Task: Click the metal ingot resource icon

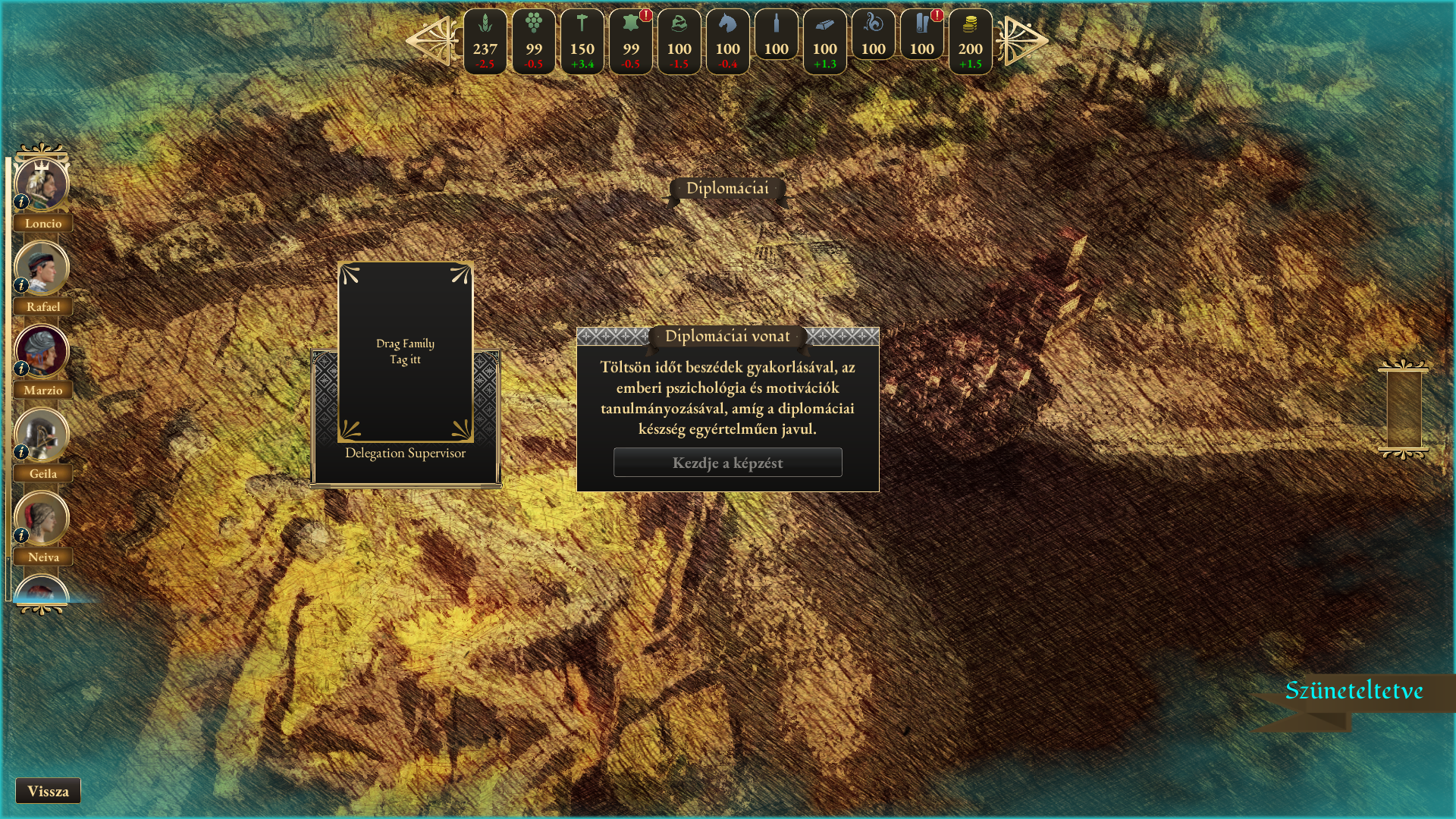Action: click(825, 41)
